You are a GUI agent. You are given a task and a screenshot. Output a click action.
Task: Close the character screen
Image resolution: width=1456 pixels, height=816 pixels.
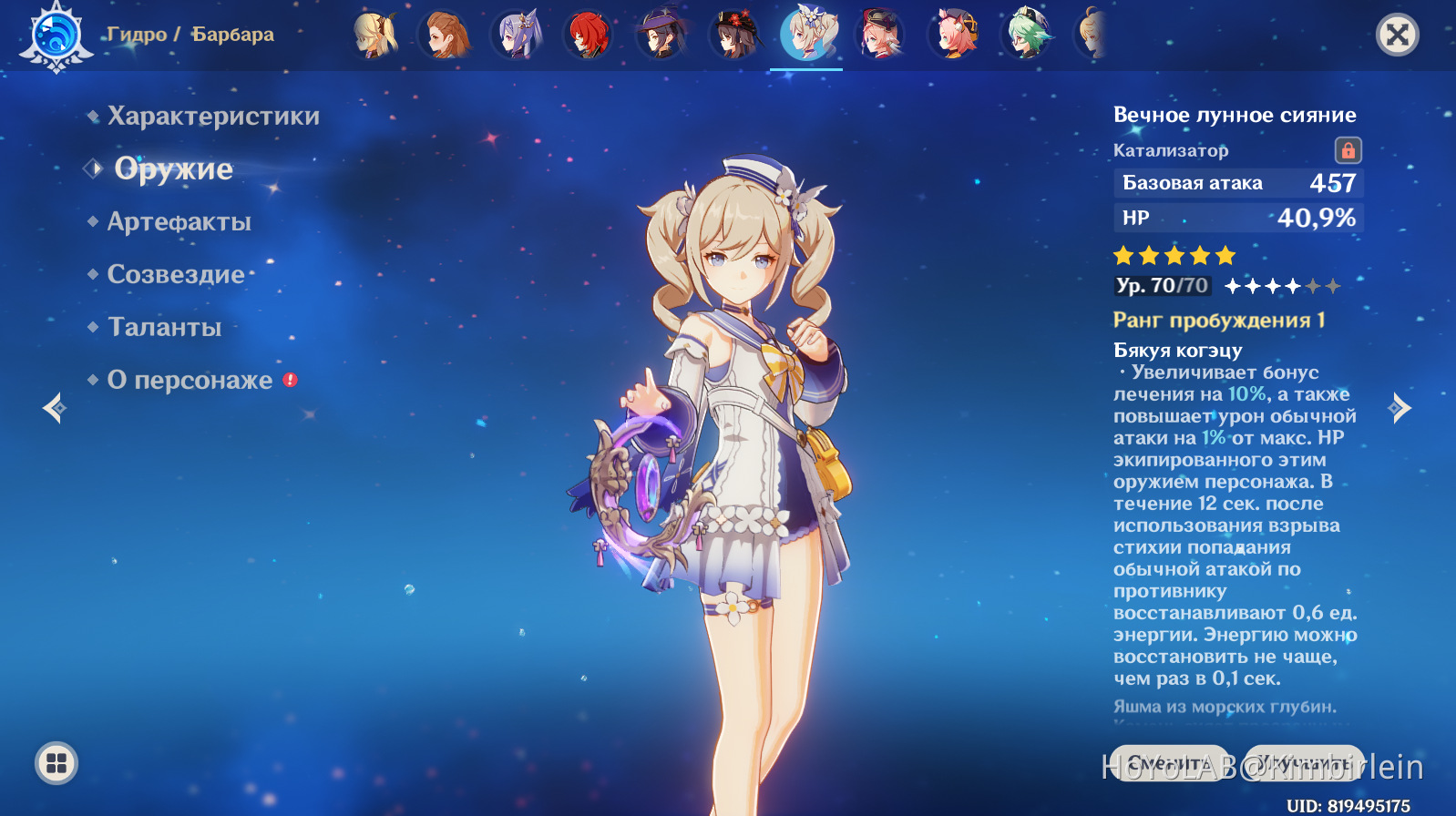1397,36
